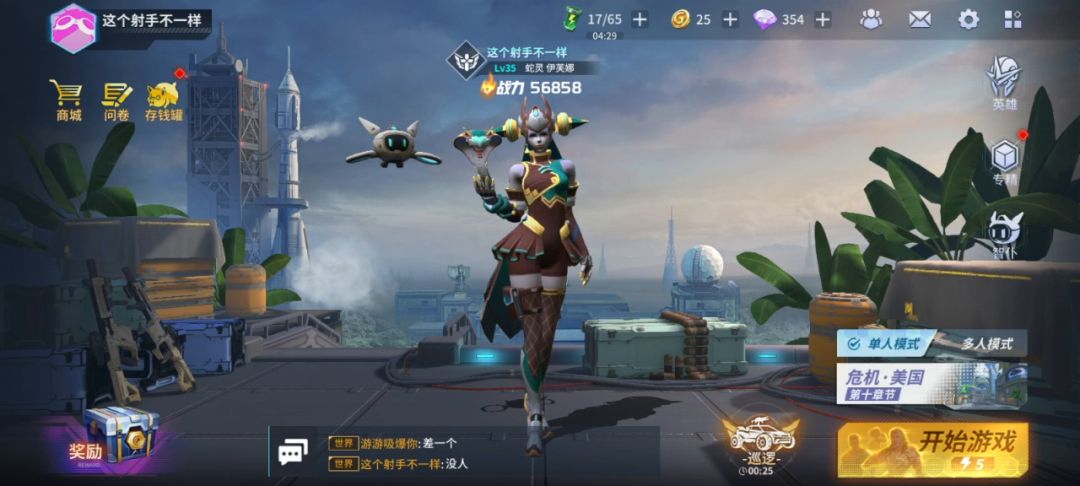The width and height of the screenshot is (1080, 486).
Task: Open the 智仆 robot companion menu
Action: tap(1004, 236)
